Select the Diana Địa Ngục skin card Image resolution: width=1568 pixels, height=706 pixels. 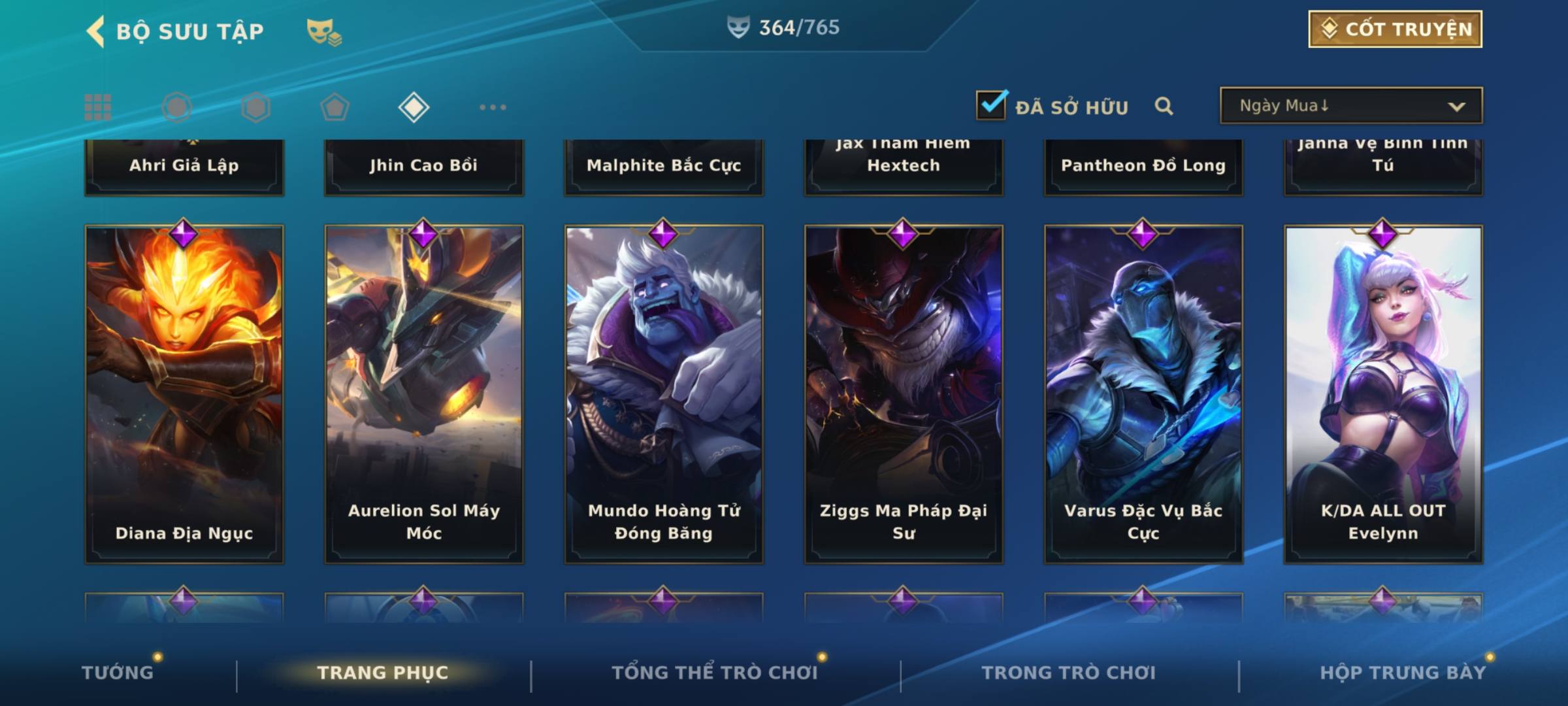coord(184,394)
